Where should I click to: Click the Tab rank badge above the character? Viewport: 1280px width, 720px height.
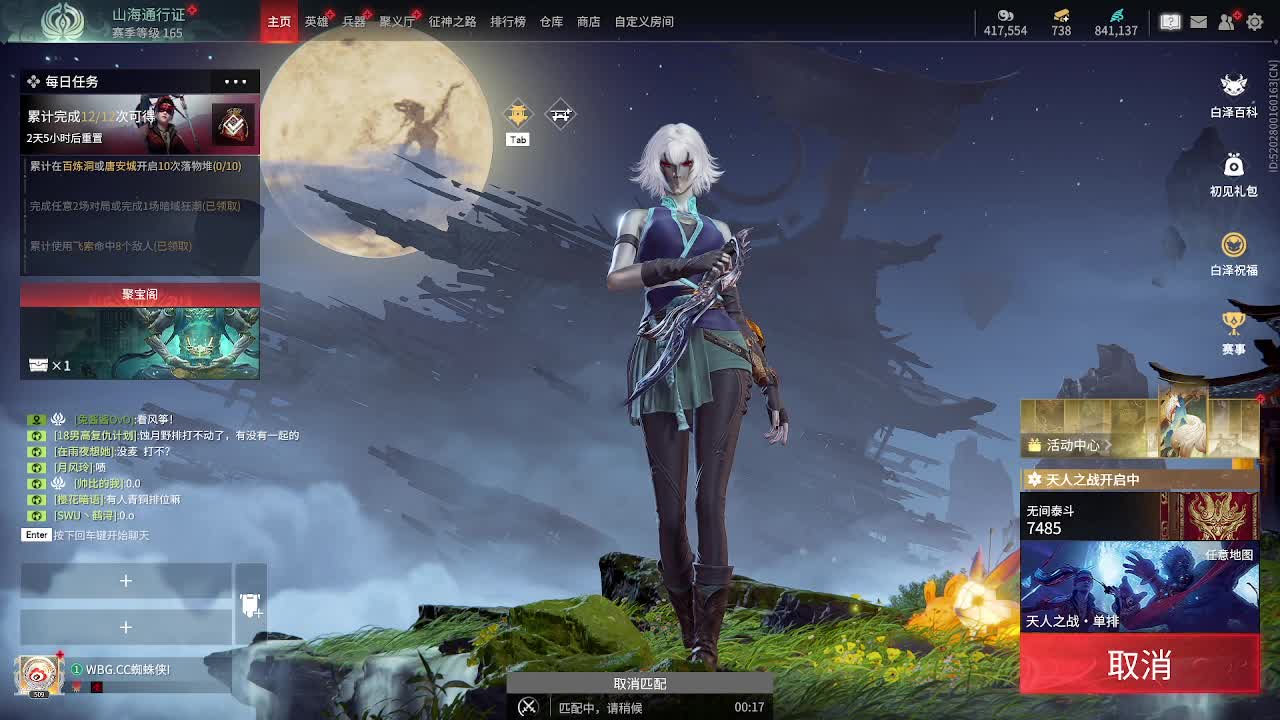pos(517,115)
